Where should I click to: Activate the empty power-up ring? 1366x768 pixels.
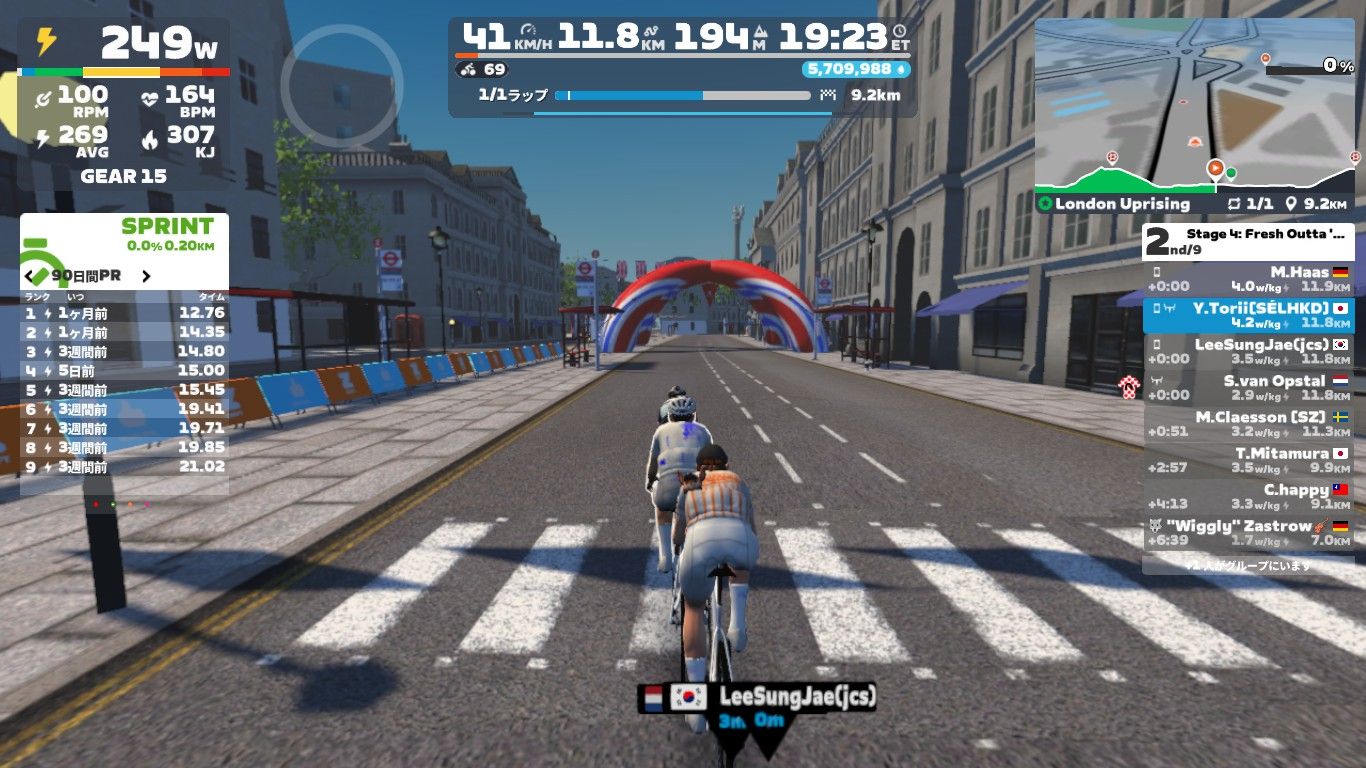(x=341, y=86)
